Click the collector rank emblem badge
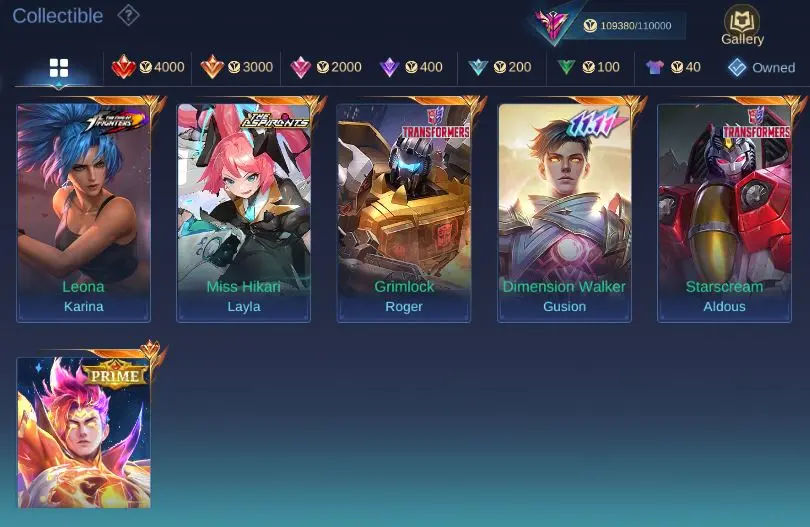 [552, 24]
